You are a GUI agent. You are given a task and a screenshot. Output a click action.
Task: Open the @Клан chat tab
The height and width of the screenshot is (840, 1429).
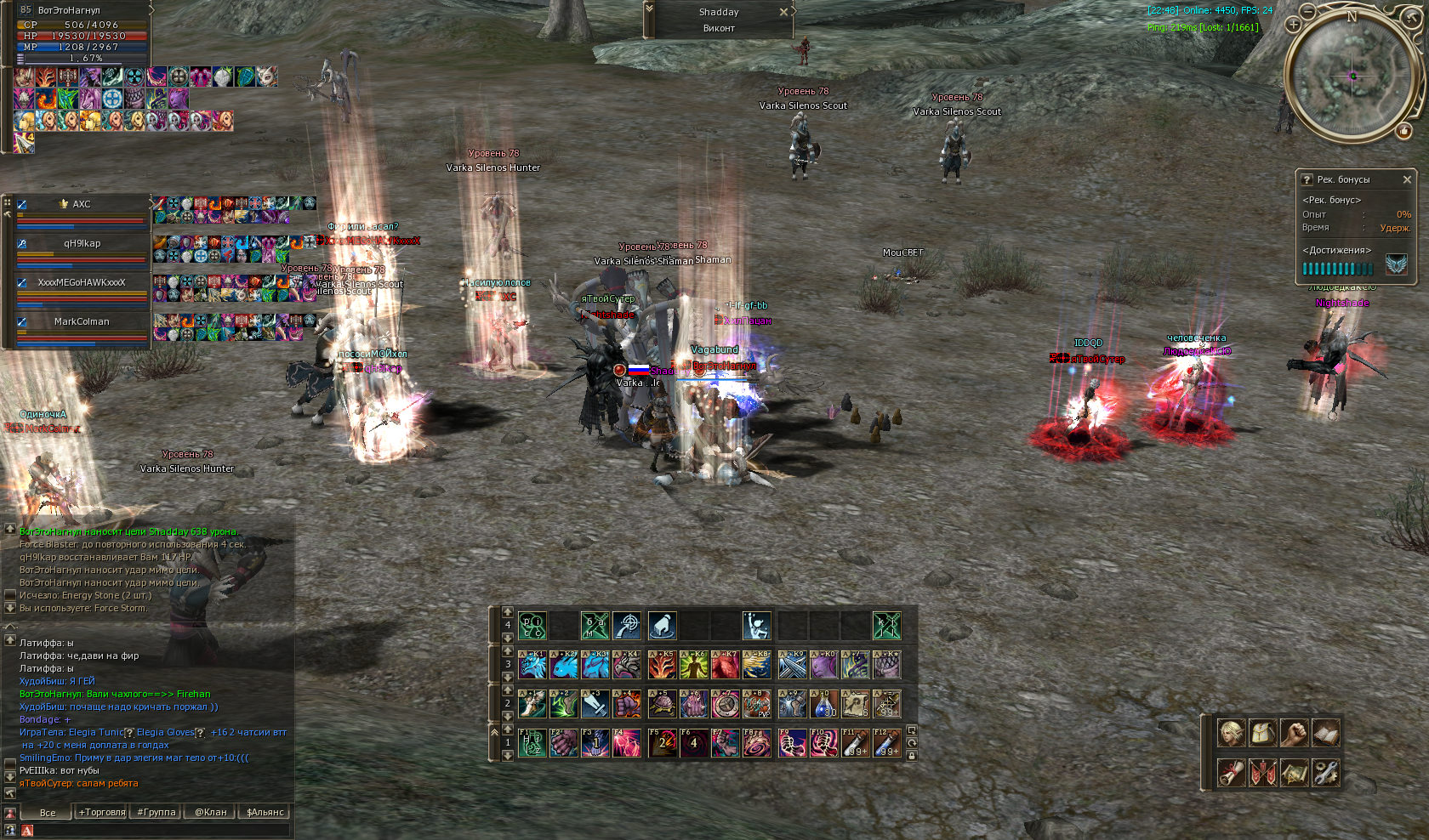coord(211,812)
